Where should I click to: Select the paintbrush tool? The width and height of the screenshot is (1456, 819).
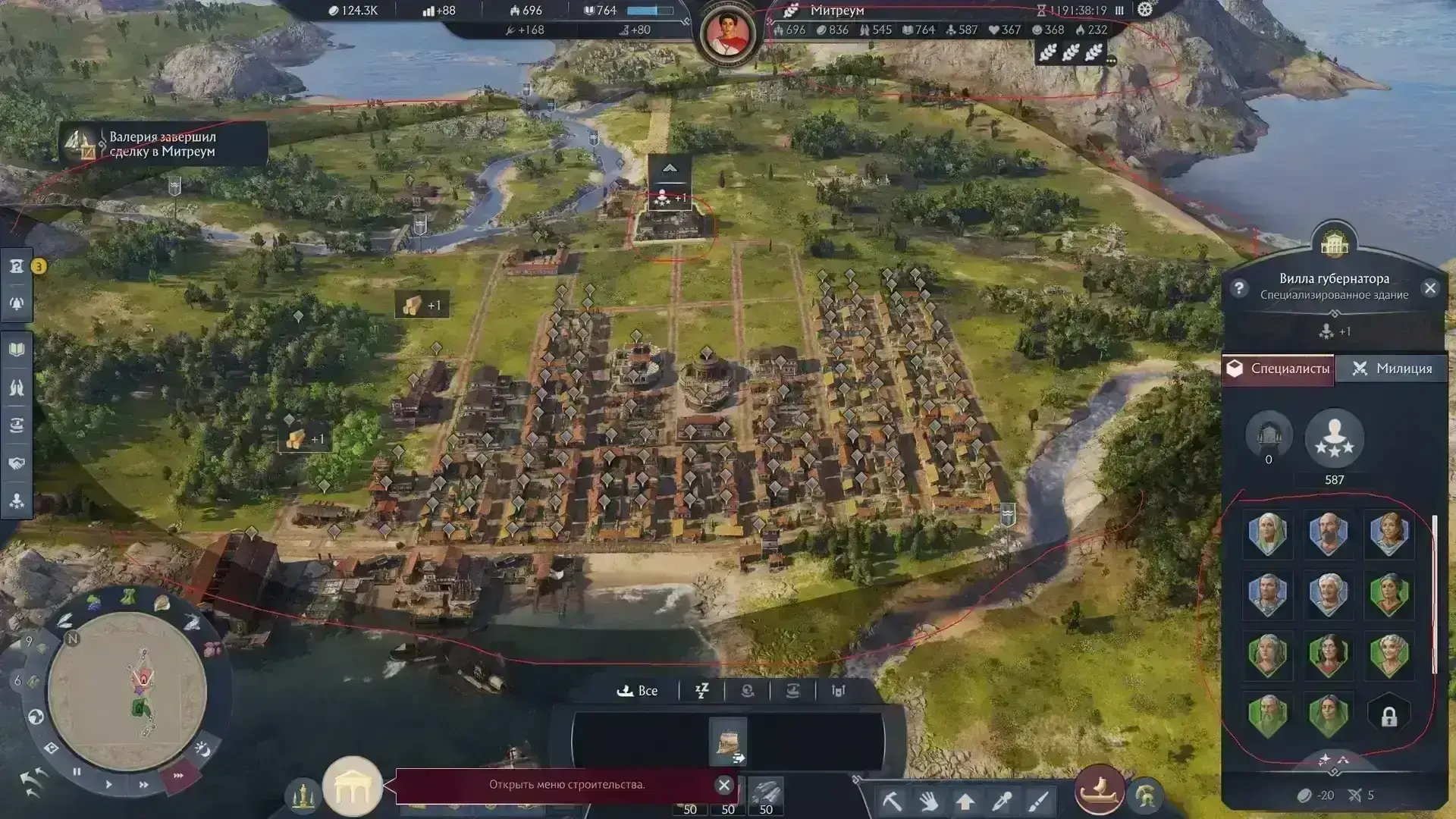click(1038, 801)
